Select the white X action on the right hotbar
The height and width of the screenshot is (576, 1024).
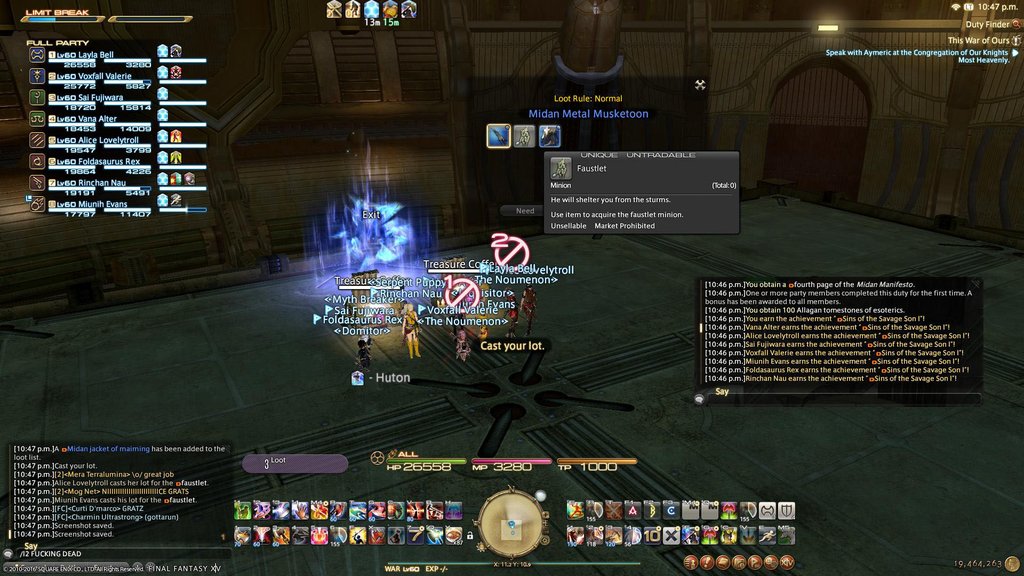tap(671, 535)
